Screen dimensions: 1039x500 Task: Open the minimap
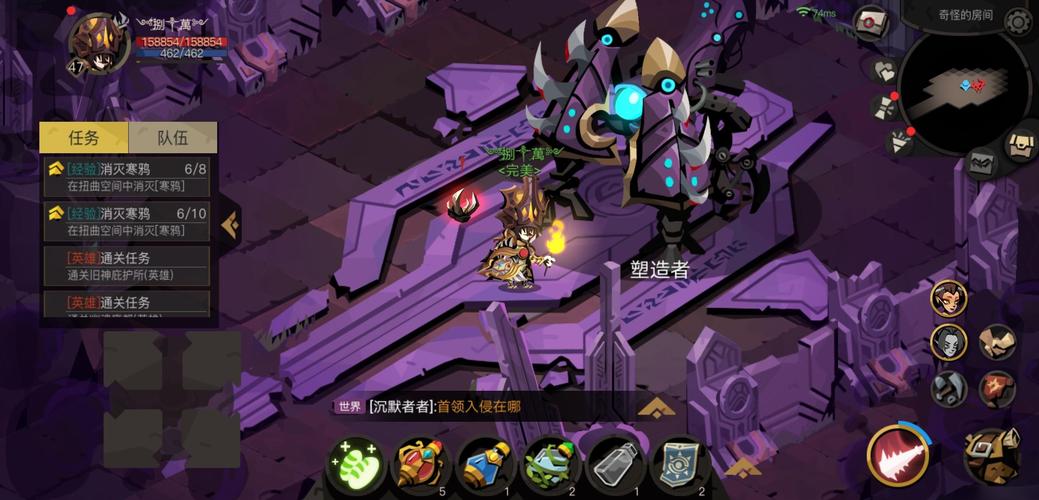click(963, 87)
